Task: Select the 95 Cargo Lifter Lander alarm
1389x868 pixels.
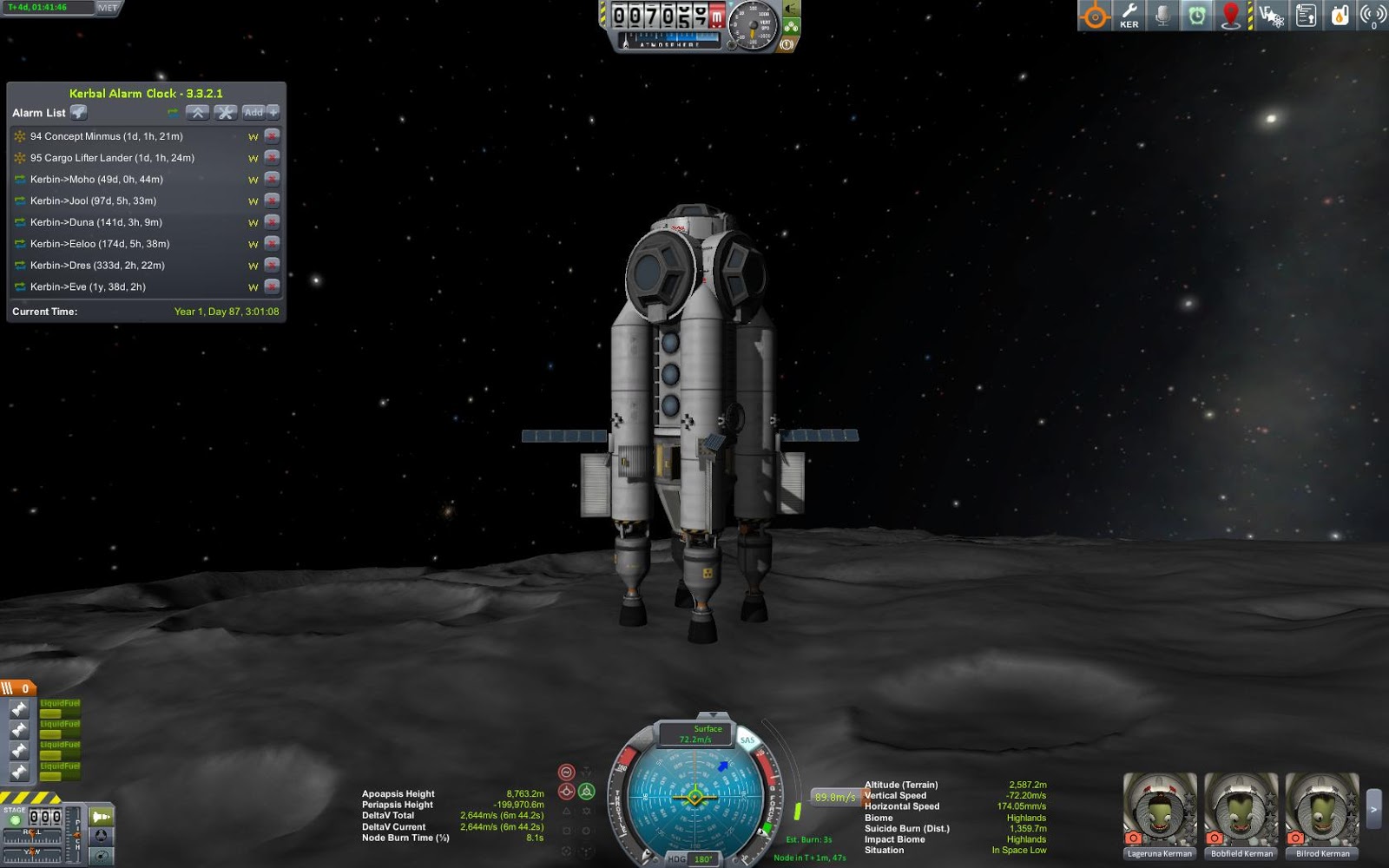Action: pyautogui.click(x=112, y=158)
